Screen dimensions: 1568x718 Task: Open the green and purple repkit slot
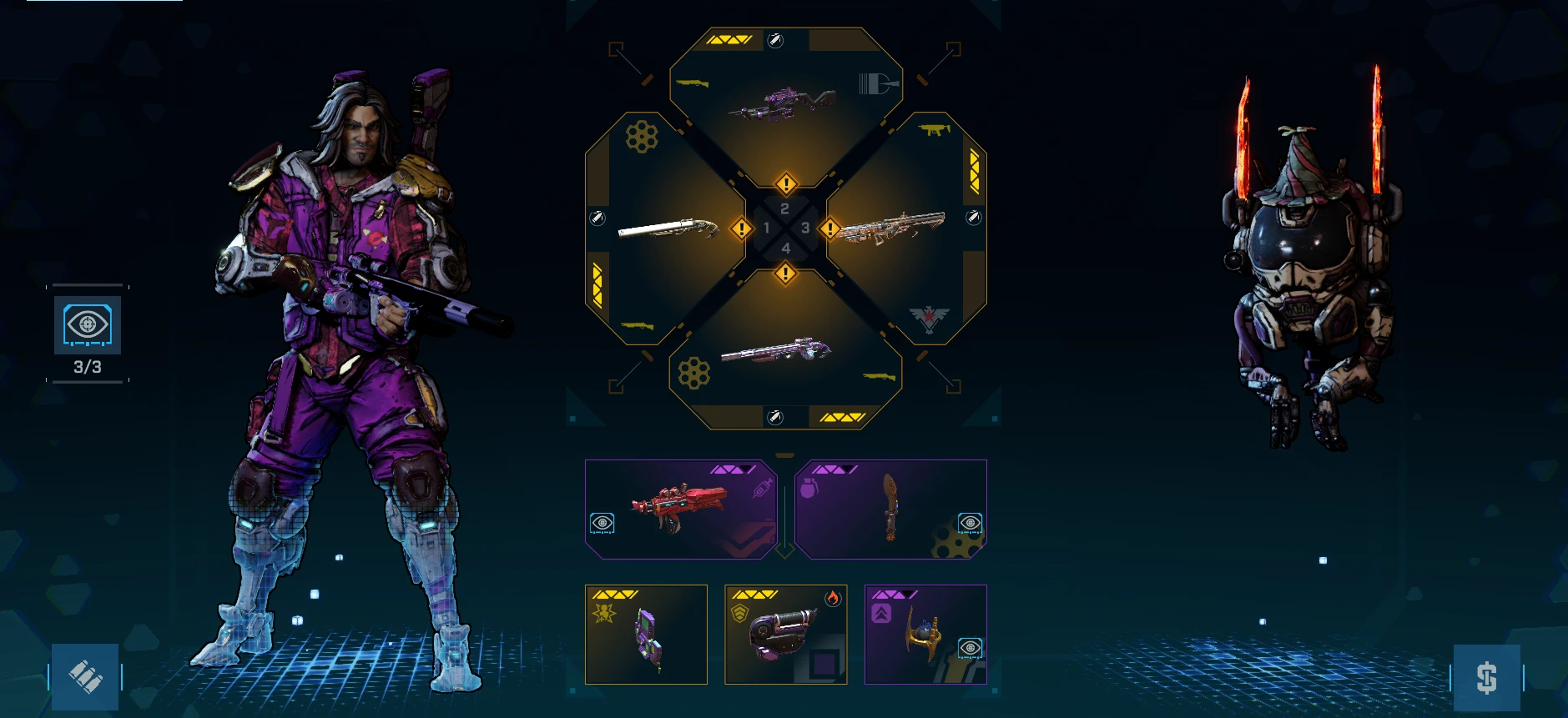647,635
